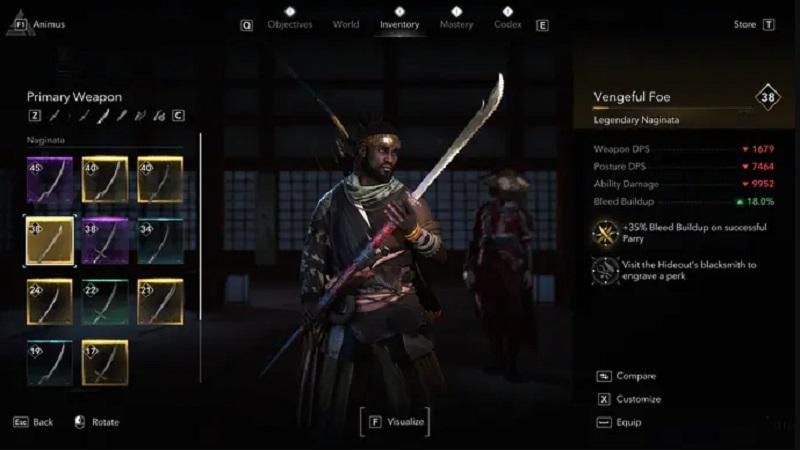
Task: Equip the Vengeful Foe naginata
Action: (629, 422)
